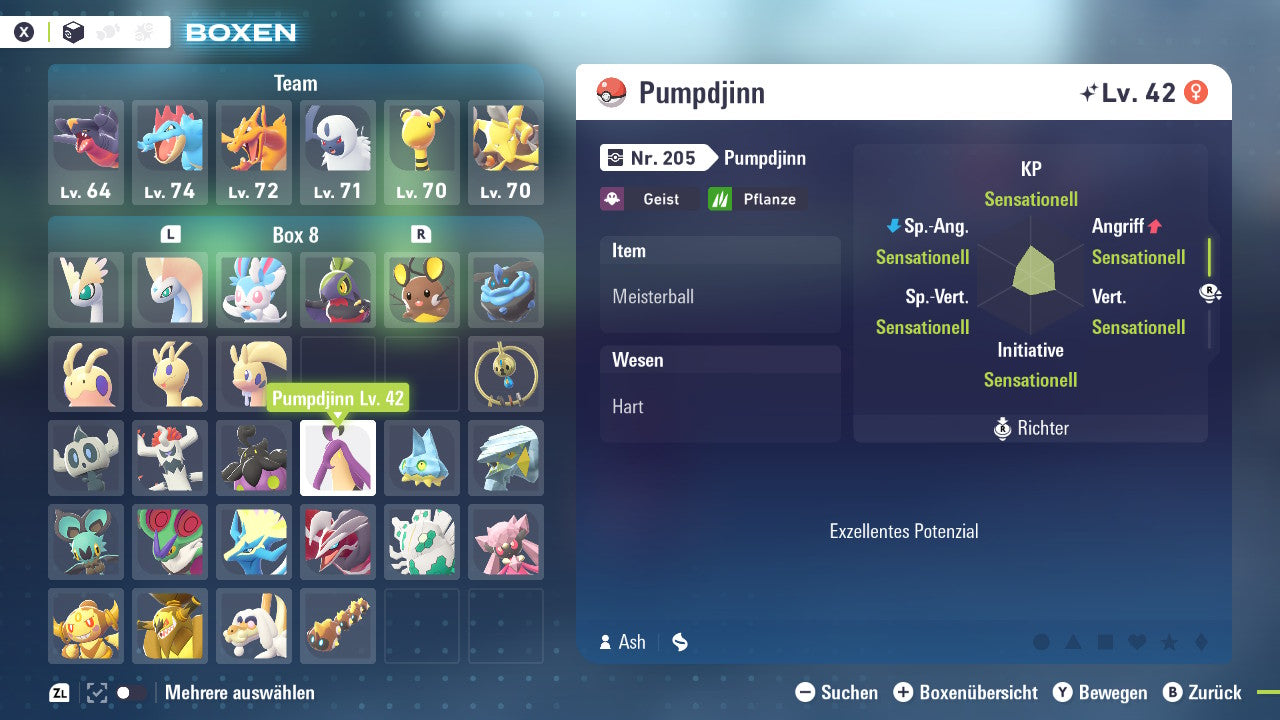Click the X exit icon at top left
Image resolution: width=1280 pixels, height=720 pixels.
[23, 31]
